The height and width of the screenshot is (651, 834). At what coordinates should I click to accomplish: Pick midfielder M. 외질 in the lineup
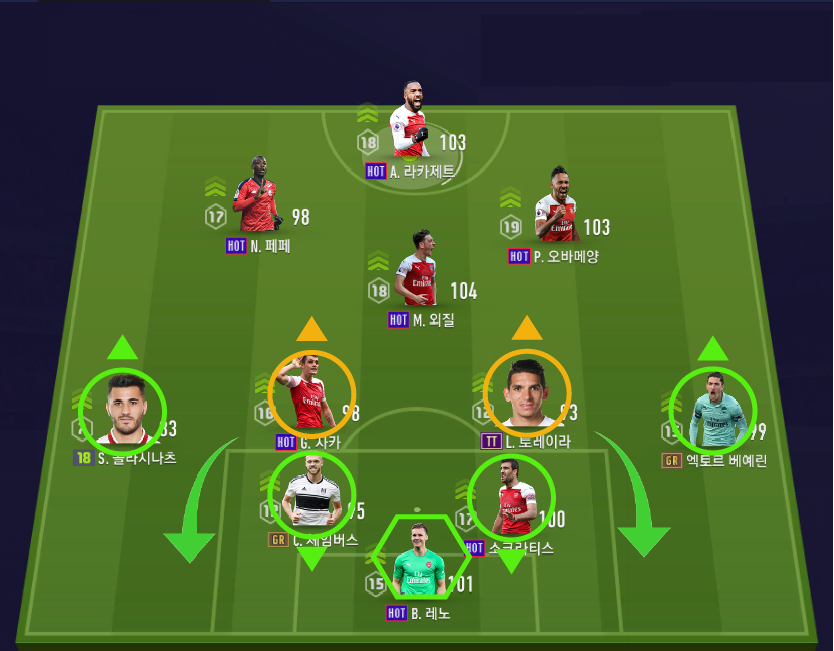tap(420, 272)
